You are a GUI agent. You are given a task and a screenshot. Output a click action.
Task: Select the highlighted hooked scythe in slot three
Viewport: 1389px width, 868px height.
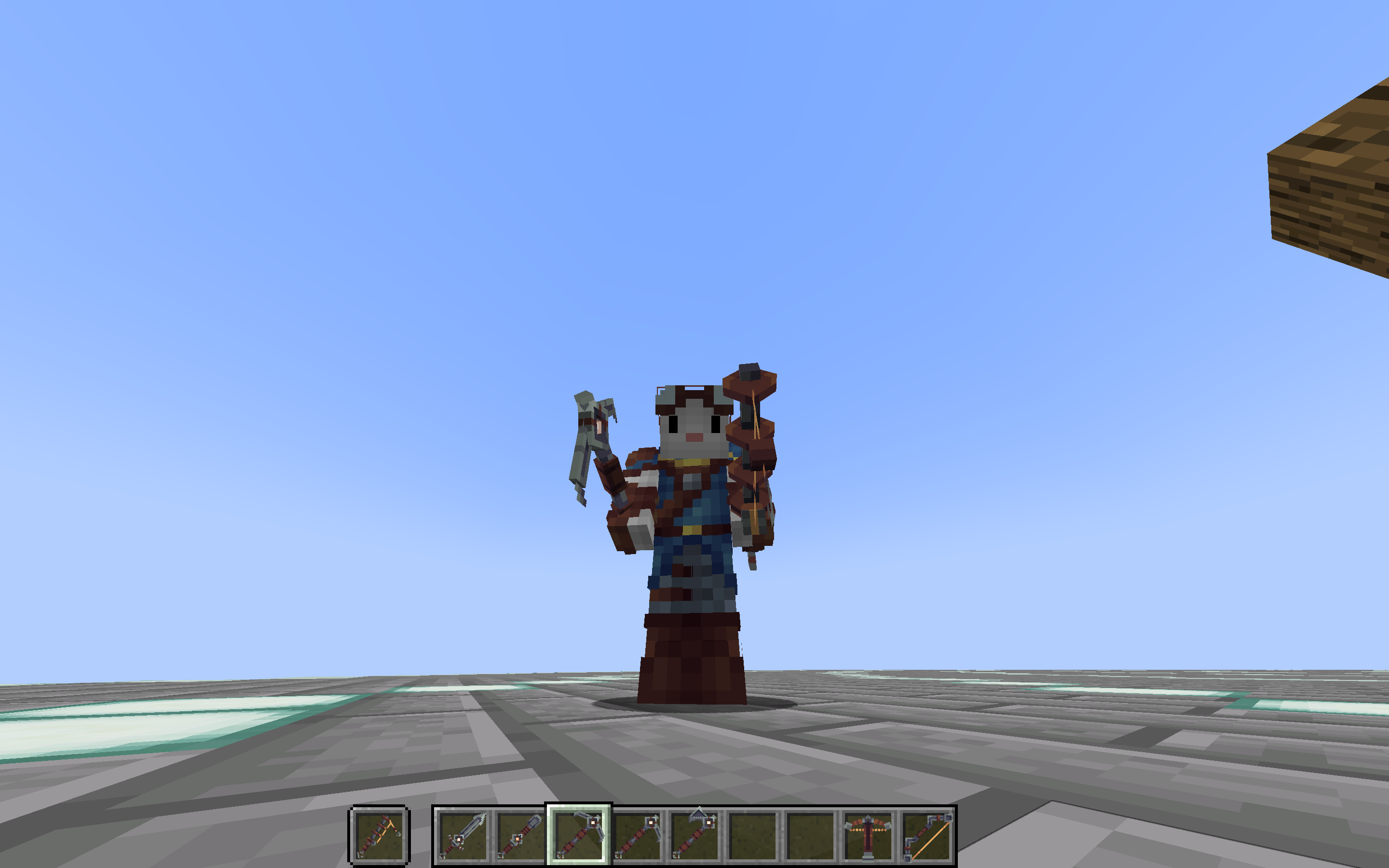(578, 835)
